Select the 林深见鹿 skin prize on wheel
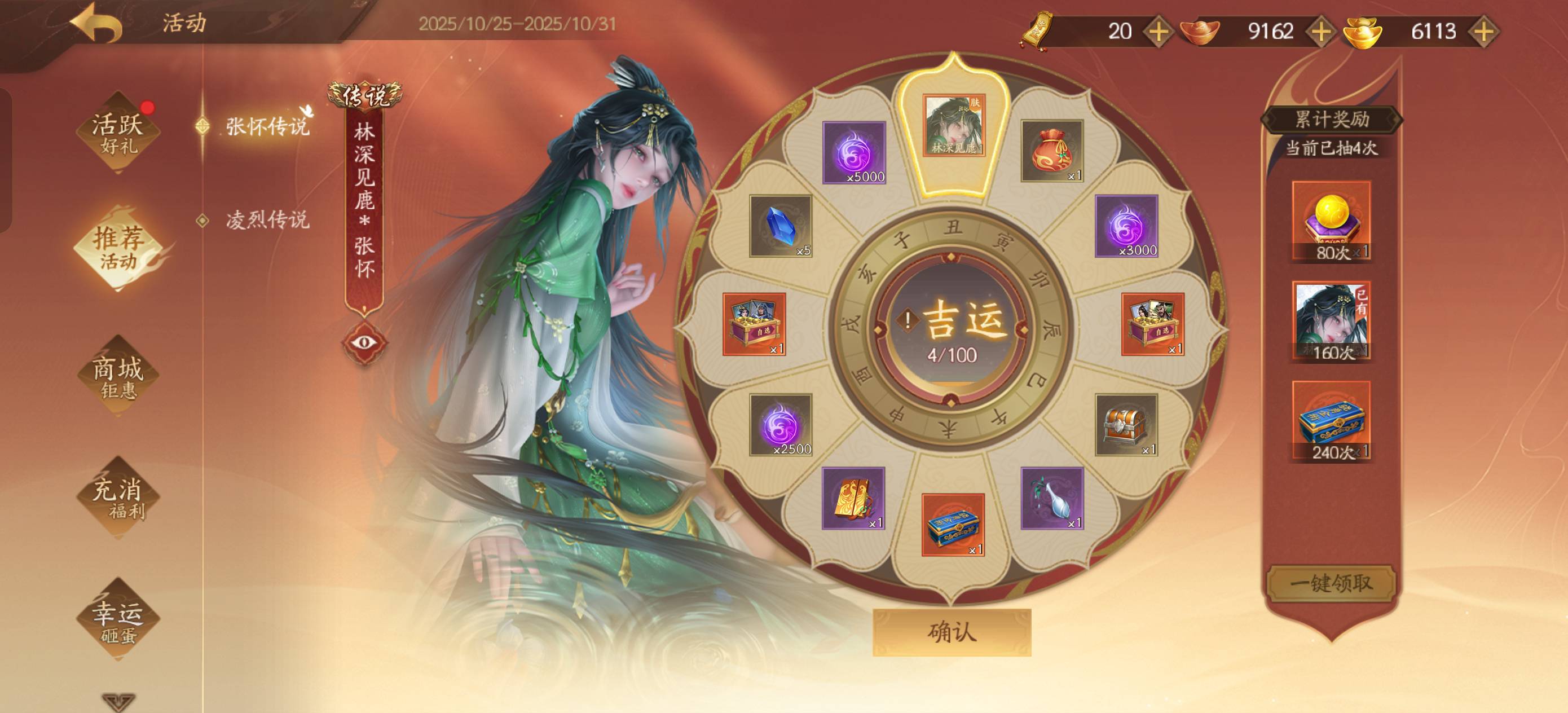Viewport: 1568px width, 713px height. (953, 125)
